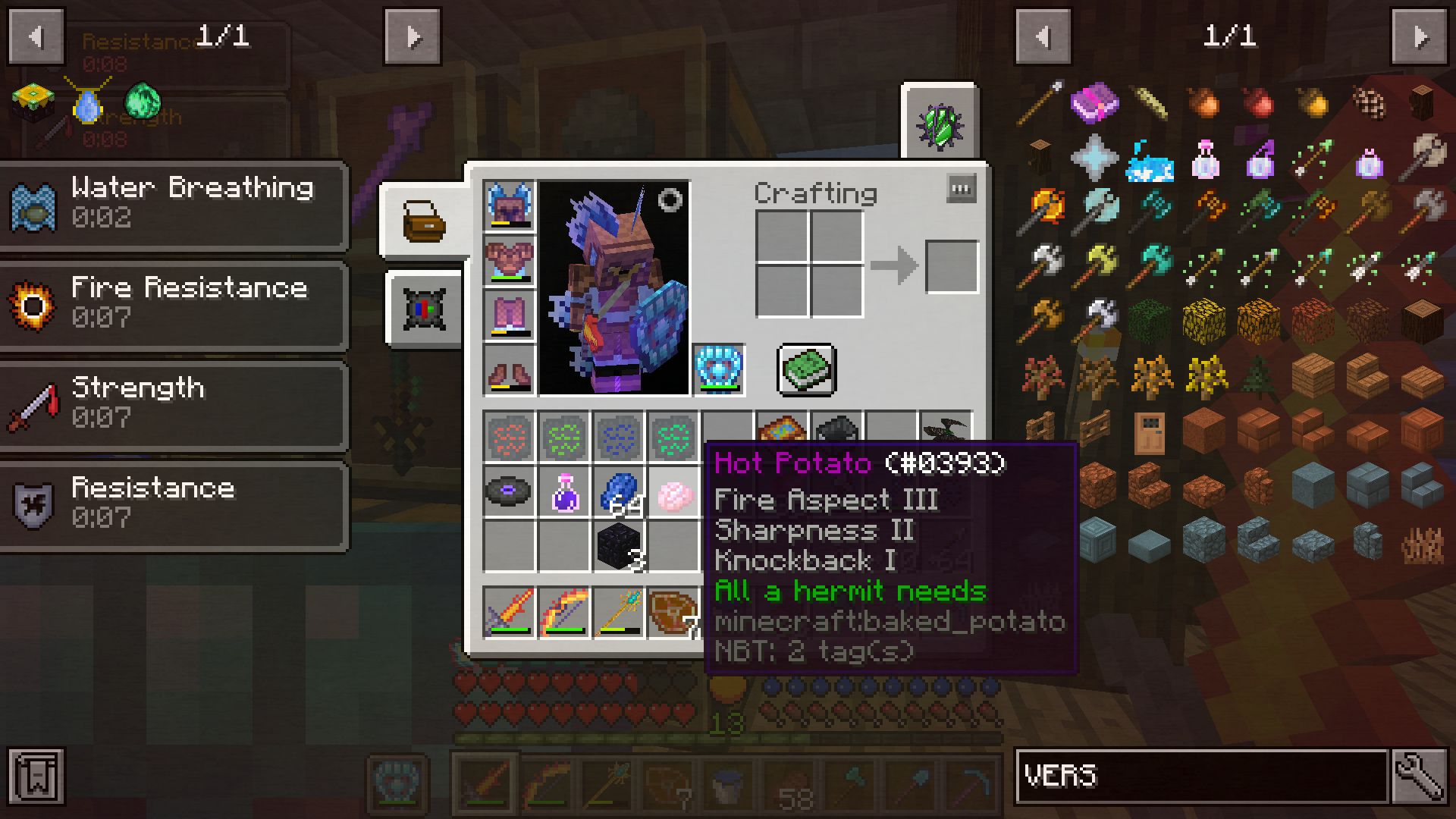Image resolution: width=1456 pixels, height=819 pixels.
Task: Select the music disc in the inventory
Action: pos(510,491)
